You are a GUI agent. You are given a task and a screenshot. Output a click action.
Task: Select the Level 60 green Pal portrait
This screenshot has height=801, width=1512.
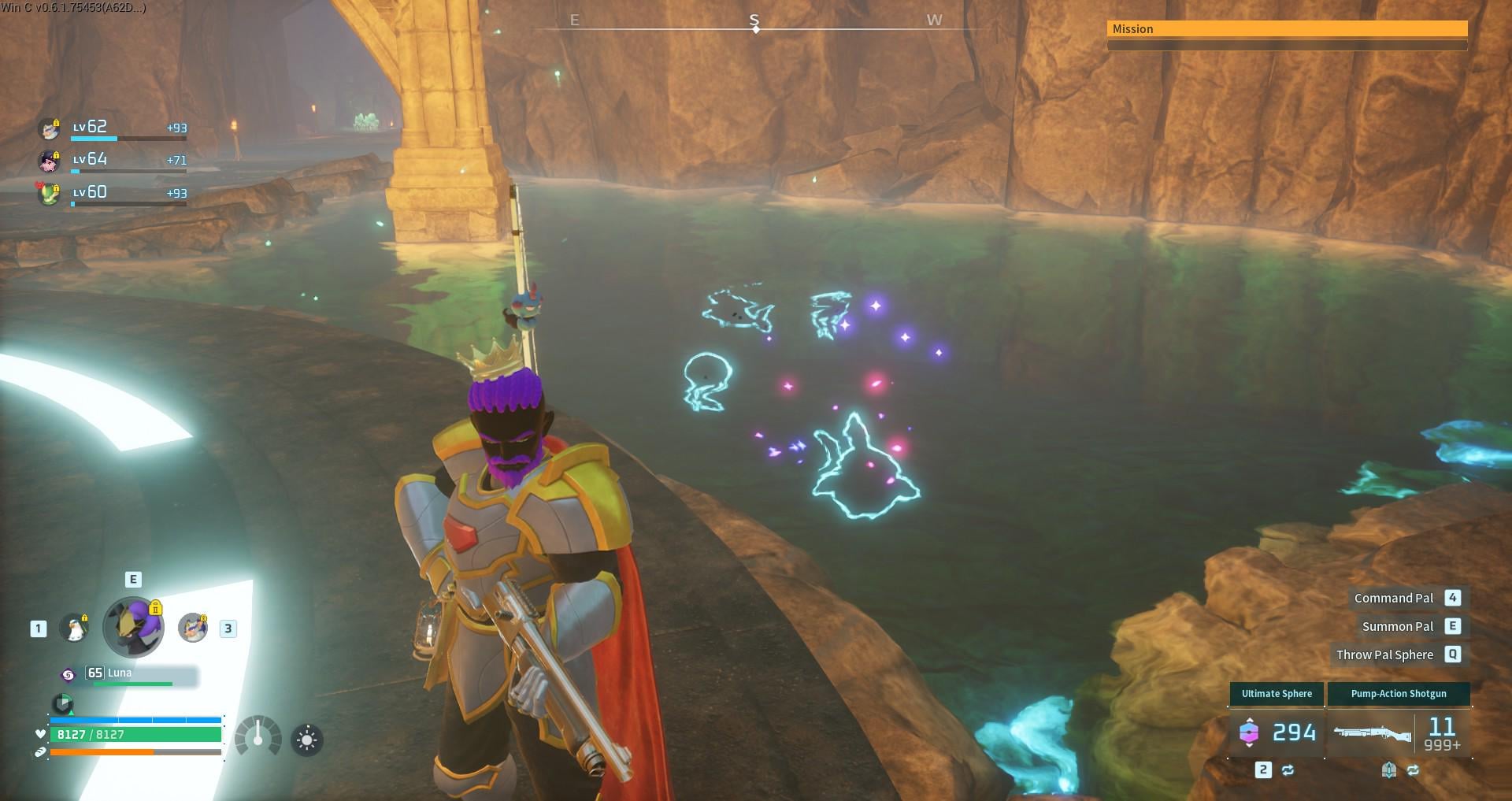(x=50, y=193)
